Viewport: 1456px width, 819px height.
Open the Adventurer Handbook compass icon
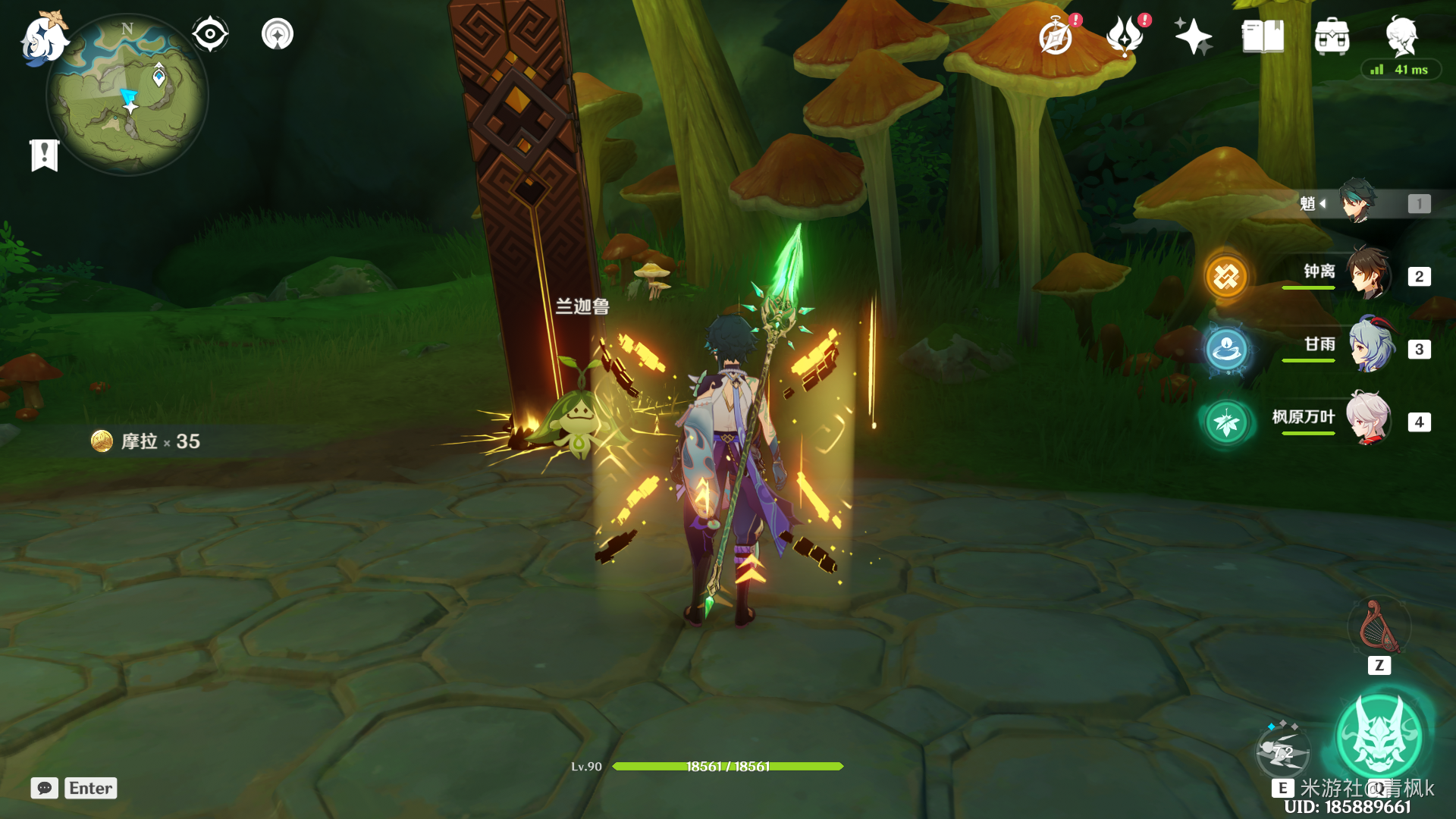point(1056,36)
